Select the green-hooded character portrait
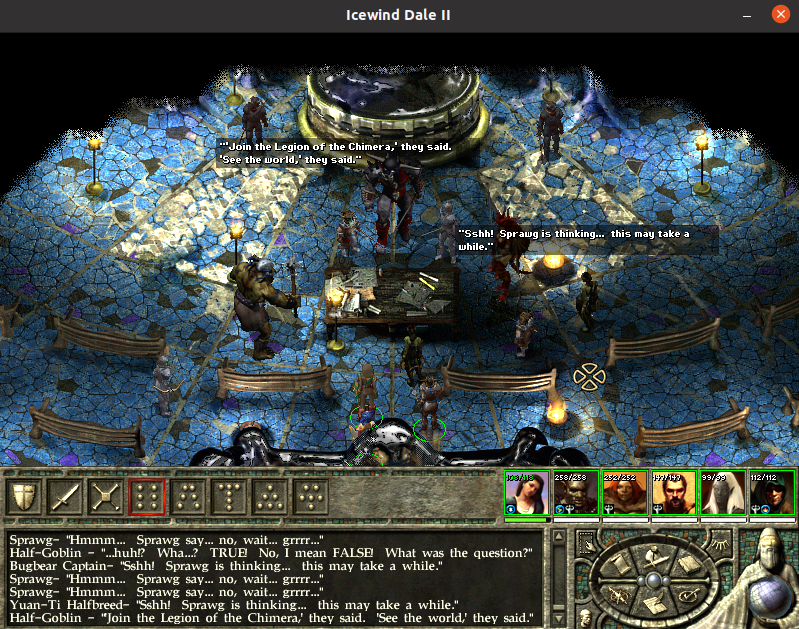799x629 pixels. 771,492
